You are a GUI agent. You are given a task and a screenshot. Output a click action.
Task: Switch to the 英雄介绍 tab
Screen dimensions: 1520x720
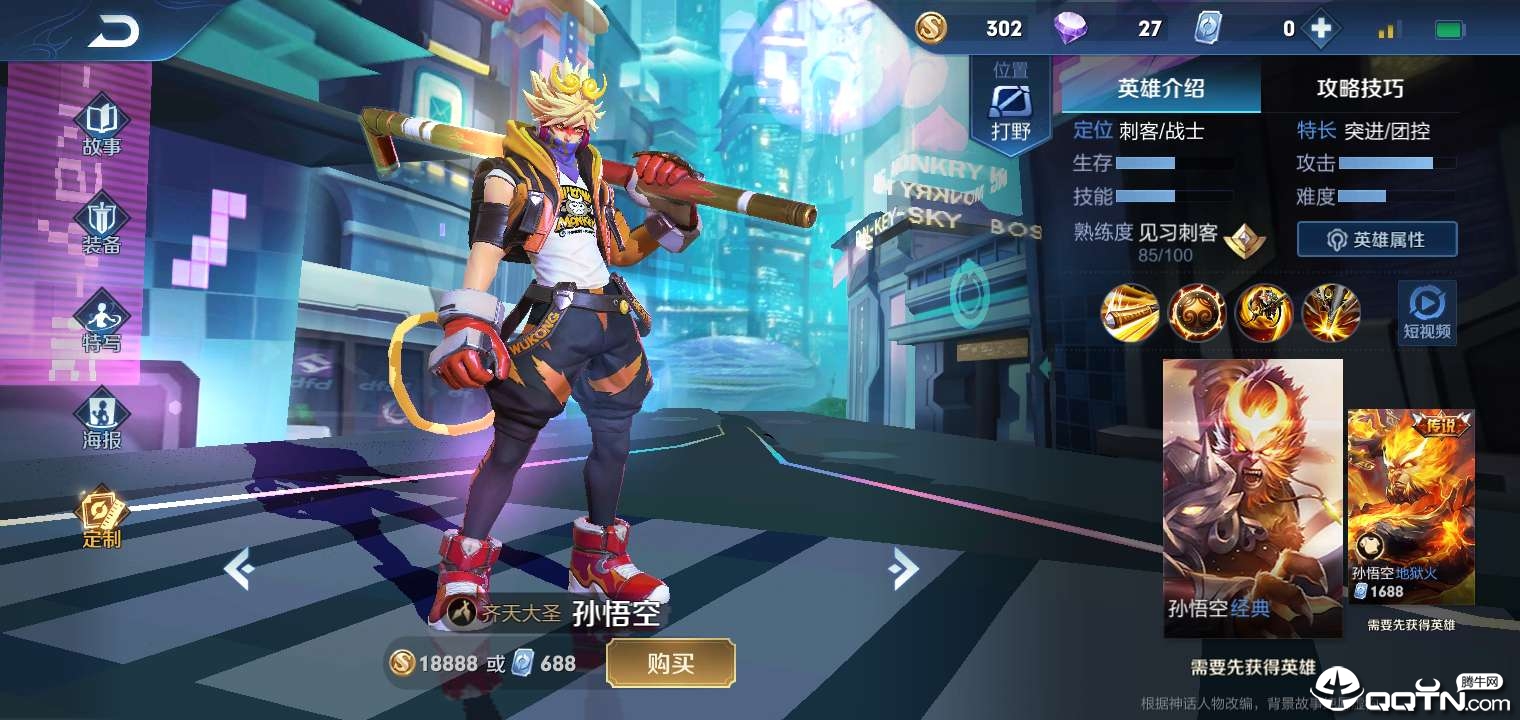[1160, 89]
